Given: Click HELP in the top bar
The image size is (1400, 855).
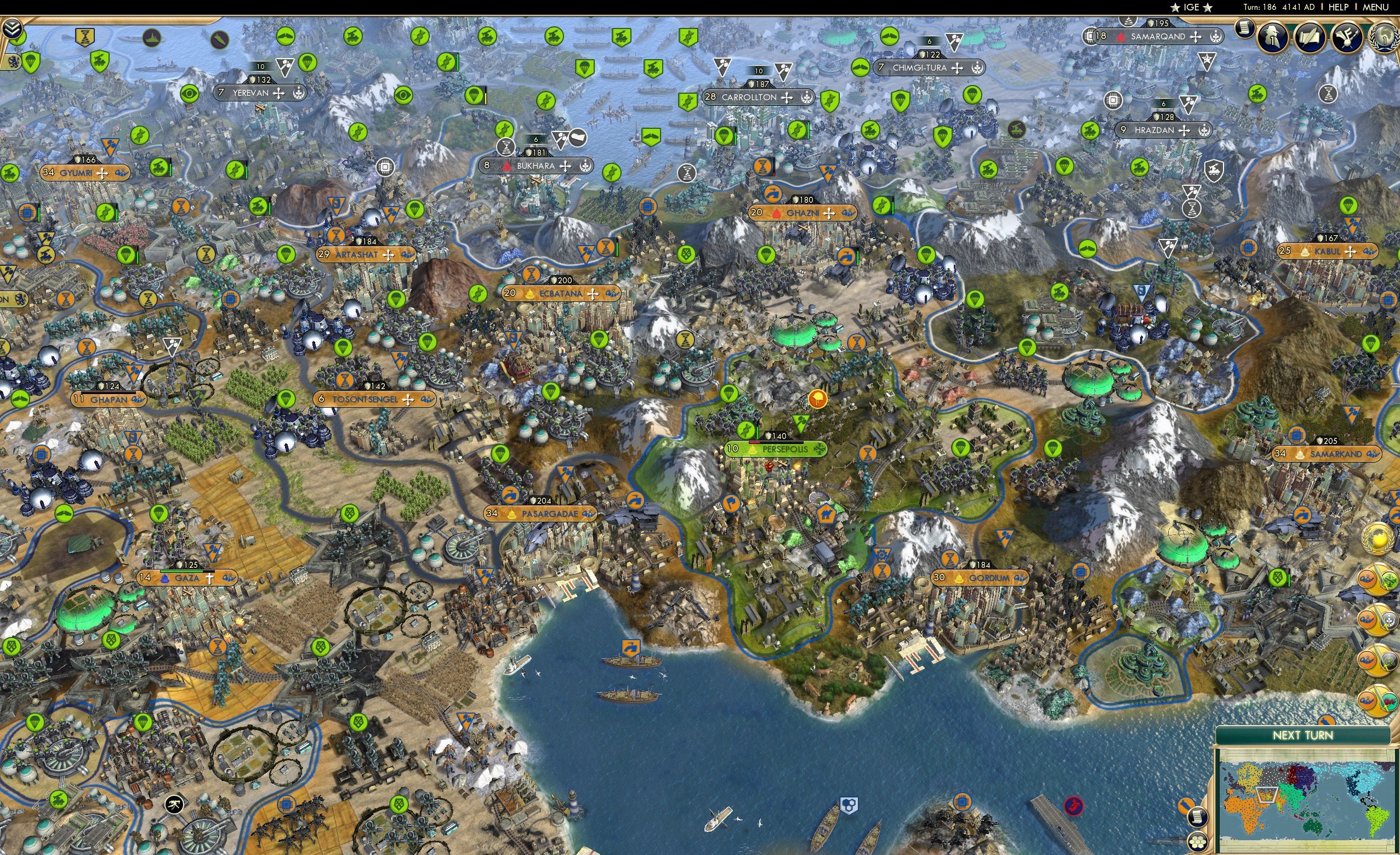Looking at the screenshot, I should pos(1339,7).
